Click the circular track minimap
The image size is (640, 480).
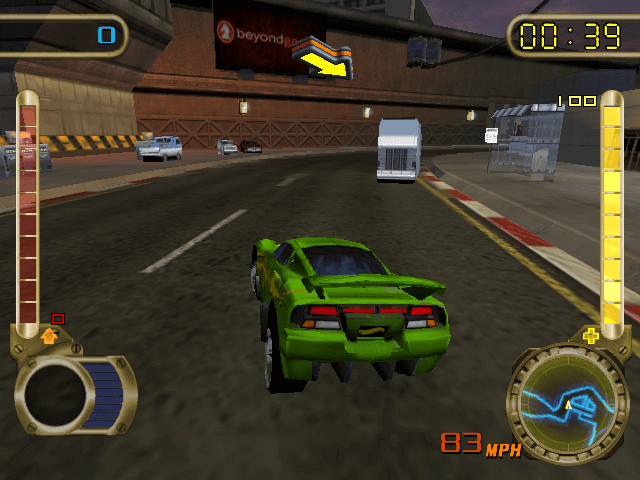(x=568, y=405)
